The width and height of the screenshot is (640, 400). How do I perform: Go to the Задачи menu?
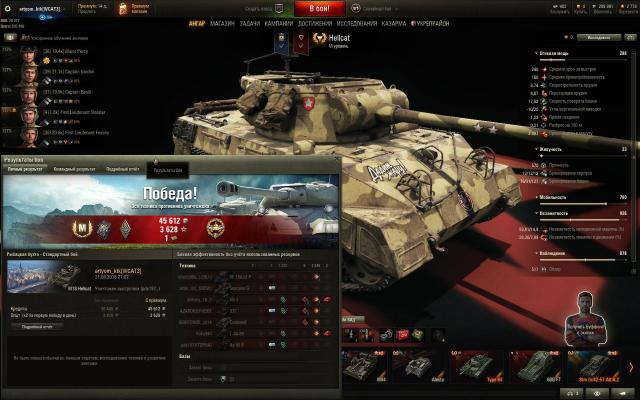250,23
